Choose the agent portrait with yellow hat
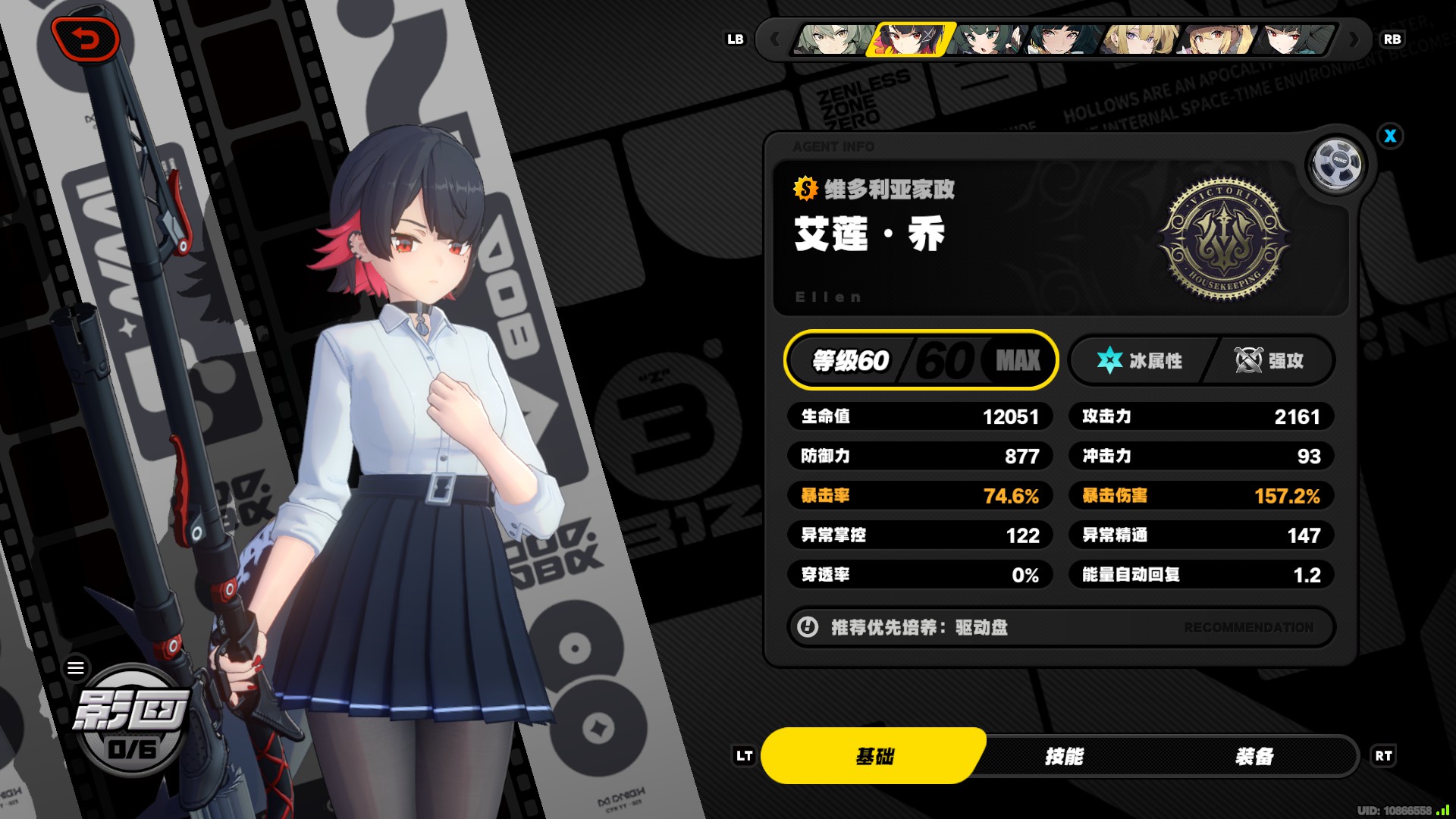 pyautogui.click(x=1219, y=39)
